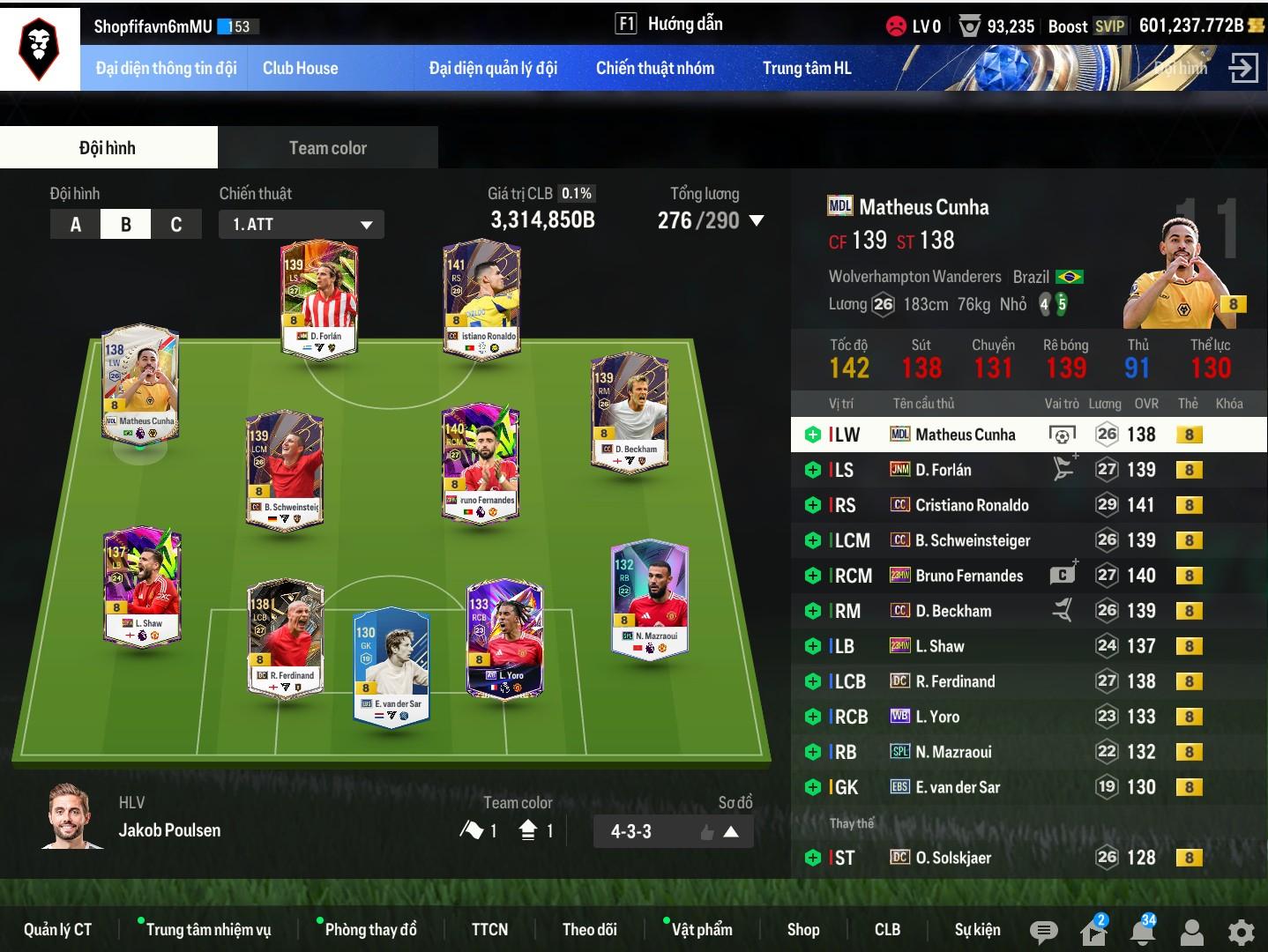This screenshot has height=952, width=1268.
Task: Switch to the Team color tab
Action: click(x=327, y=147)
